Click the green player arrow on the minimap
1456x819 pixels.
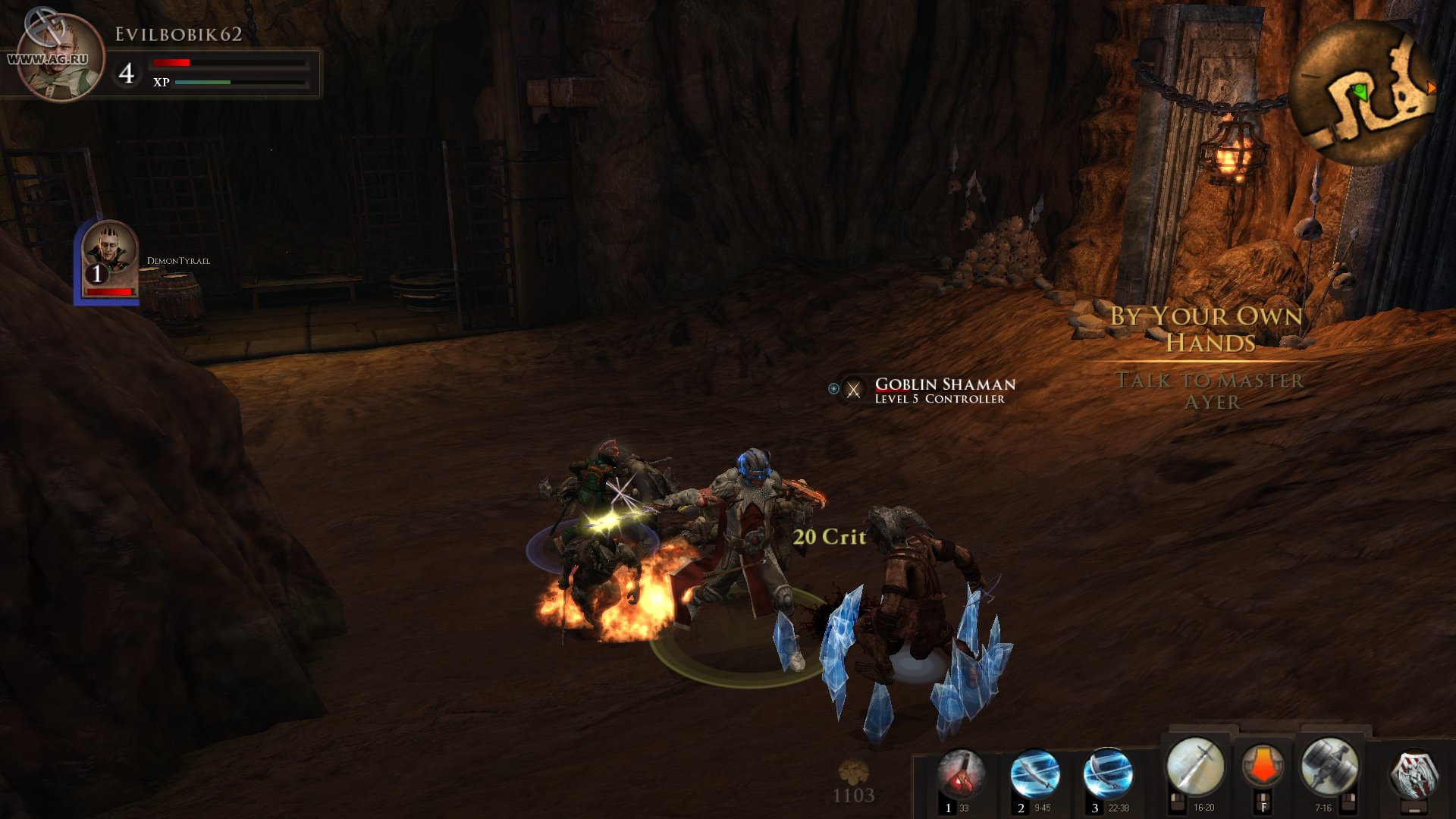tap(1360, 90)
